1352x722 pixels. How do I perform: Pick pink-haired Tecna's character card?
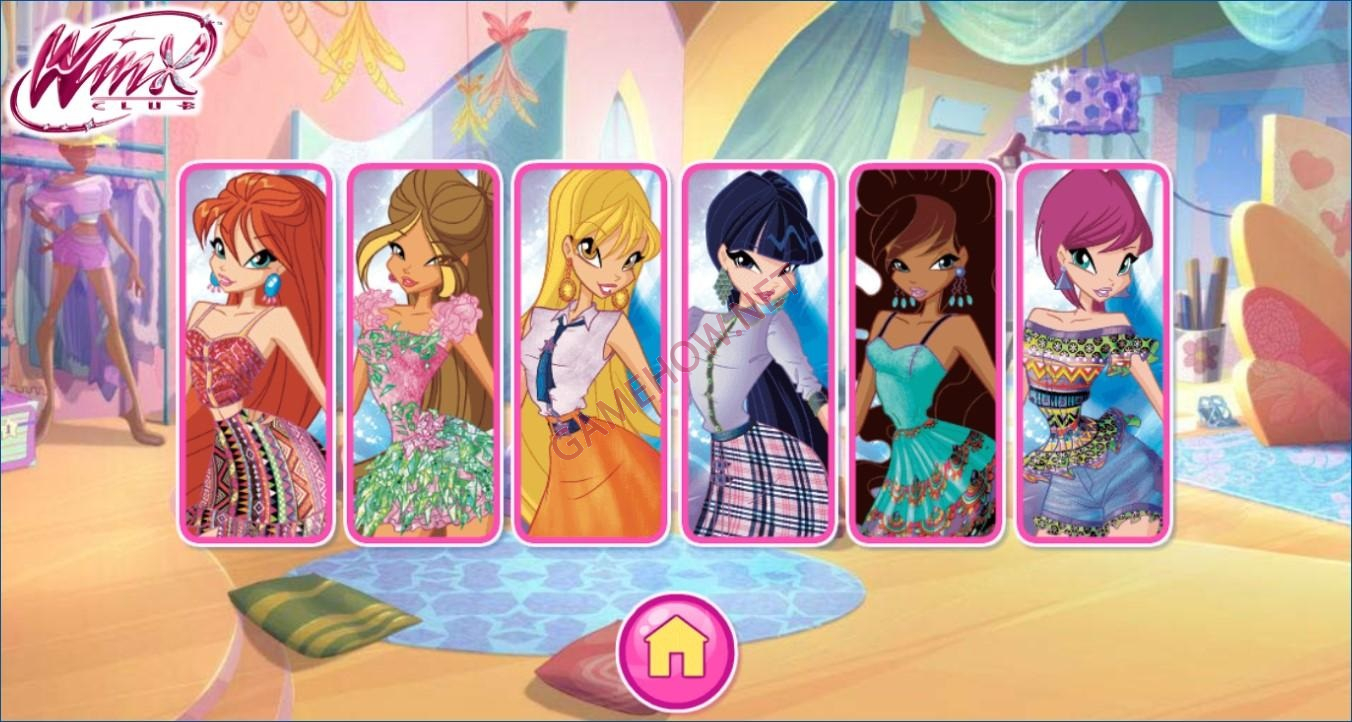pos(1093,353)
